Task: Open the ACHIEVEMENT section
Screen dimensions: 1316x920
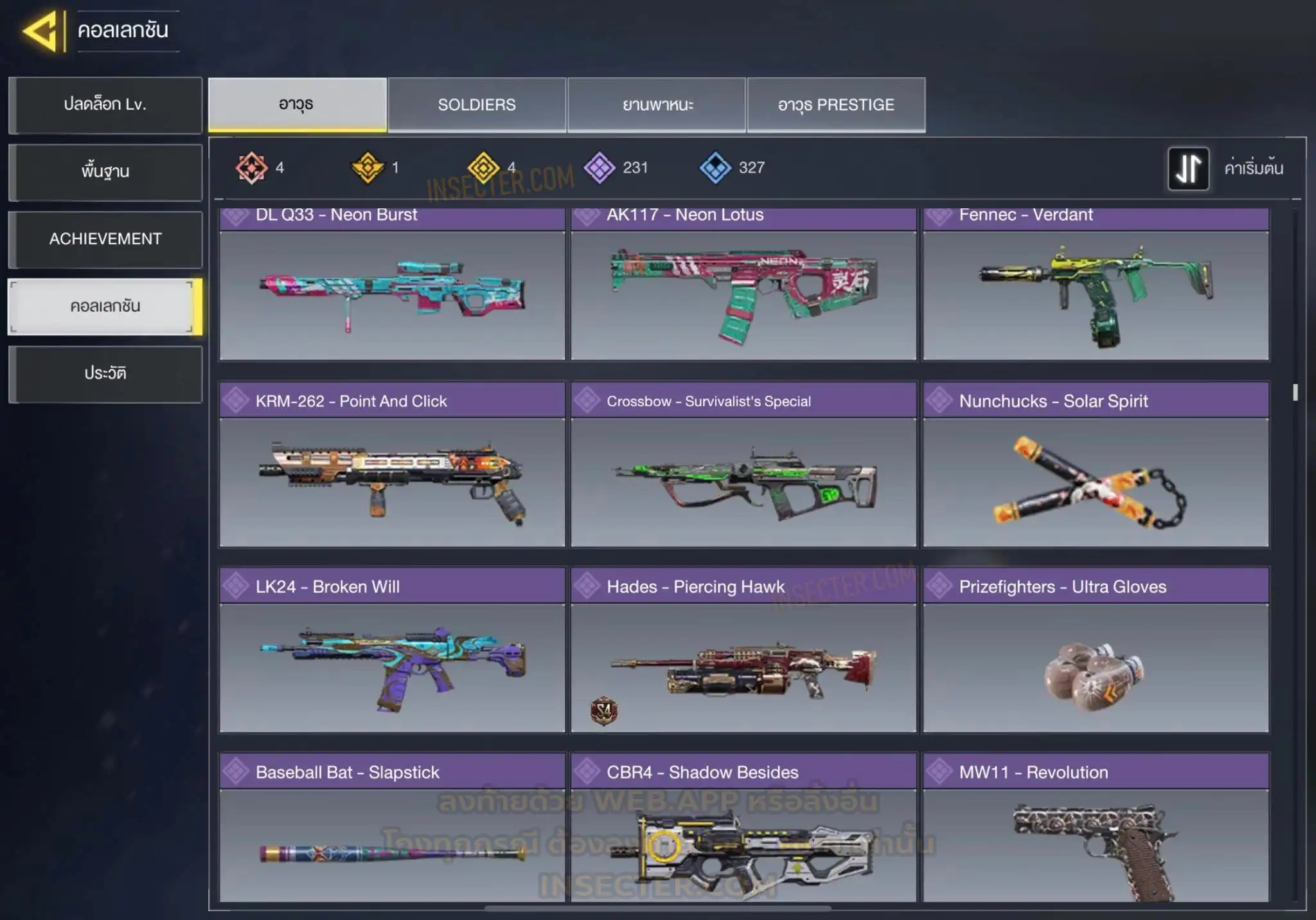Action: [105, 239]
